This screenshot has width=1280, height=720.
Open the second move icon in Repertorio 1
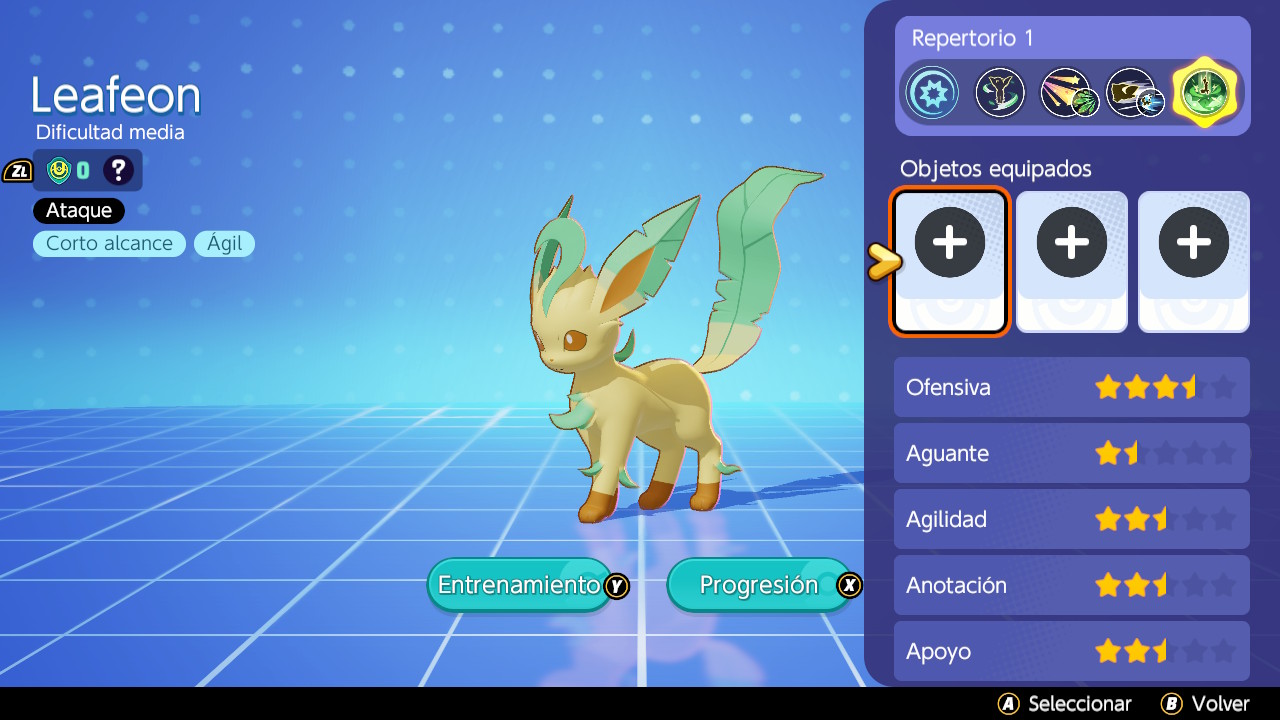coord(1000,92)
